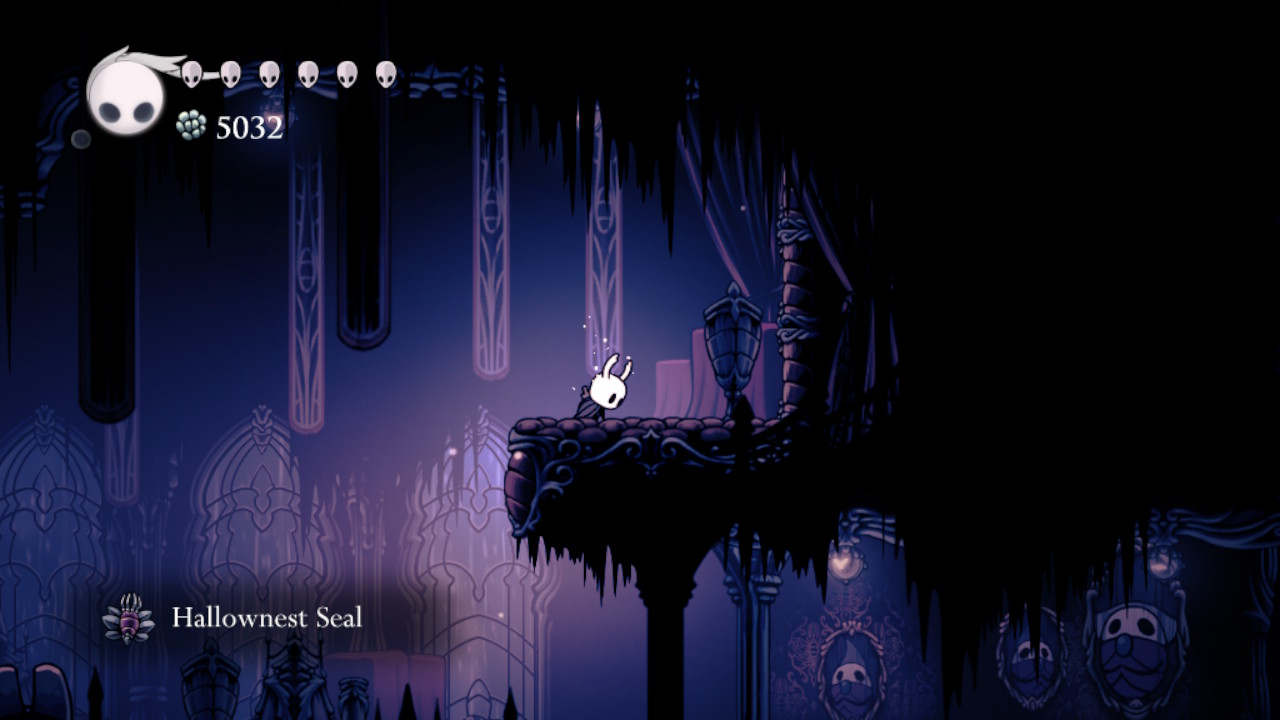The height and width of the screenshot is (720, 1280).
Task: Toggle the lower glowing lamp near the stalactites
Action: (x=844, y=562)
